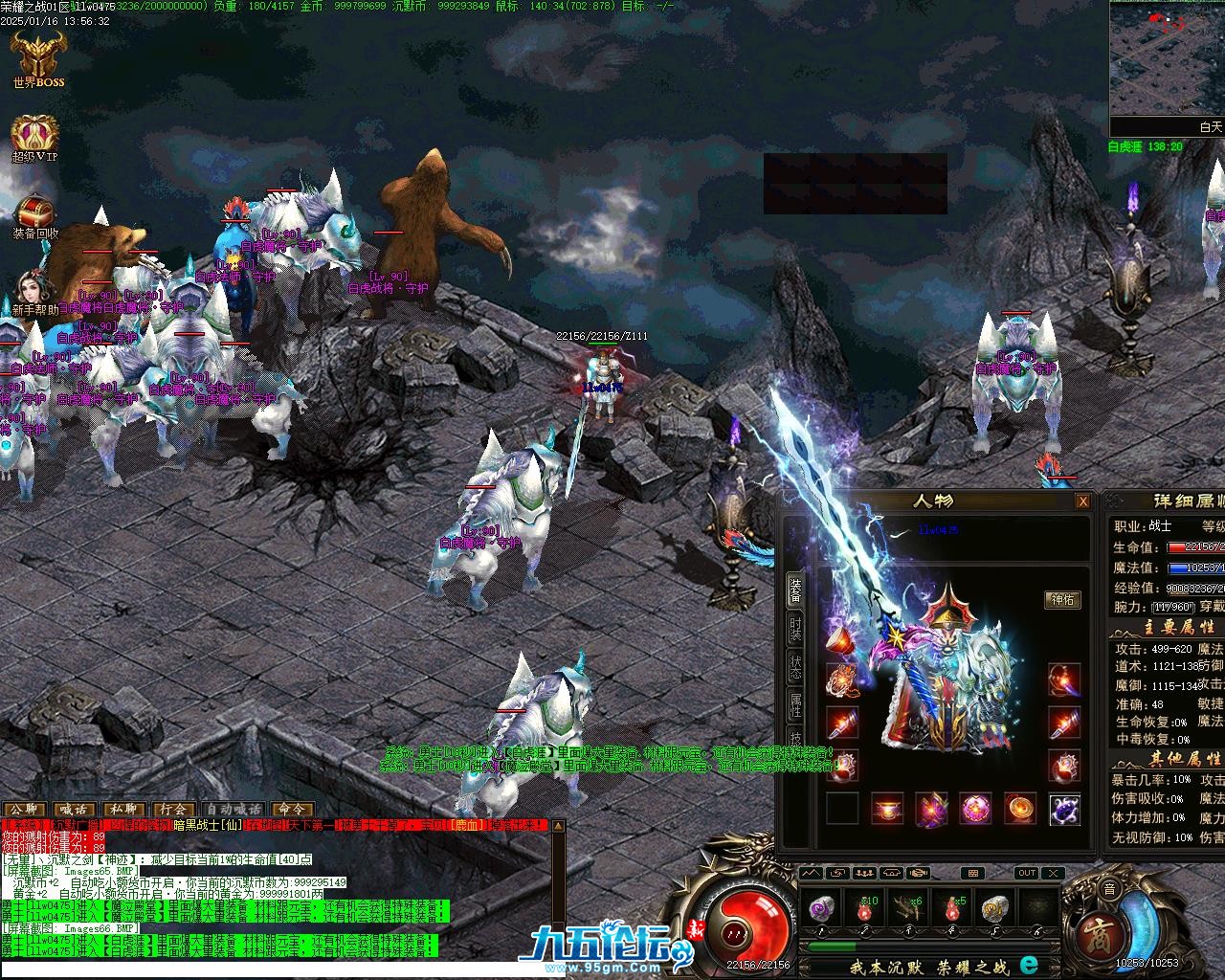Click the 神佑 button

pos(1062,600)
